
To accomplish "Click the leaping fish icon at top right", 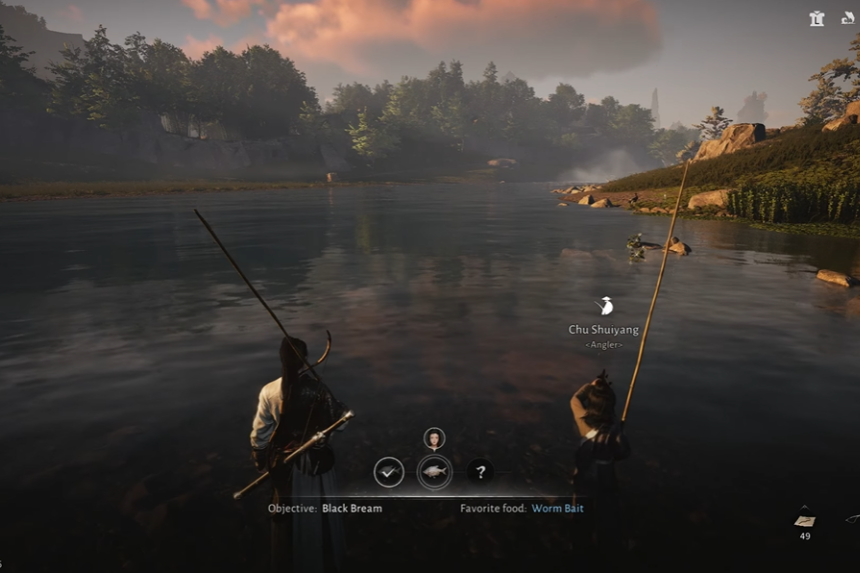I will (848, 18).
